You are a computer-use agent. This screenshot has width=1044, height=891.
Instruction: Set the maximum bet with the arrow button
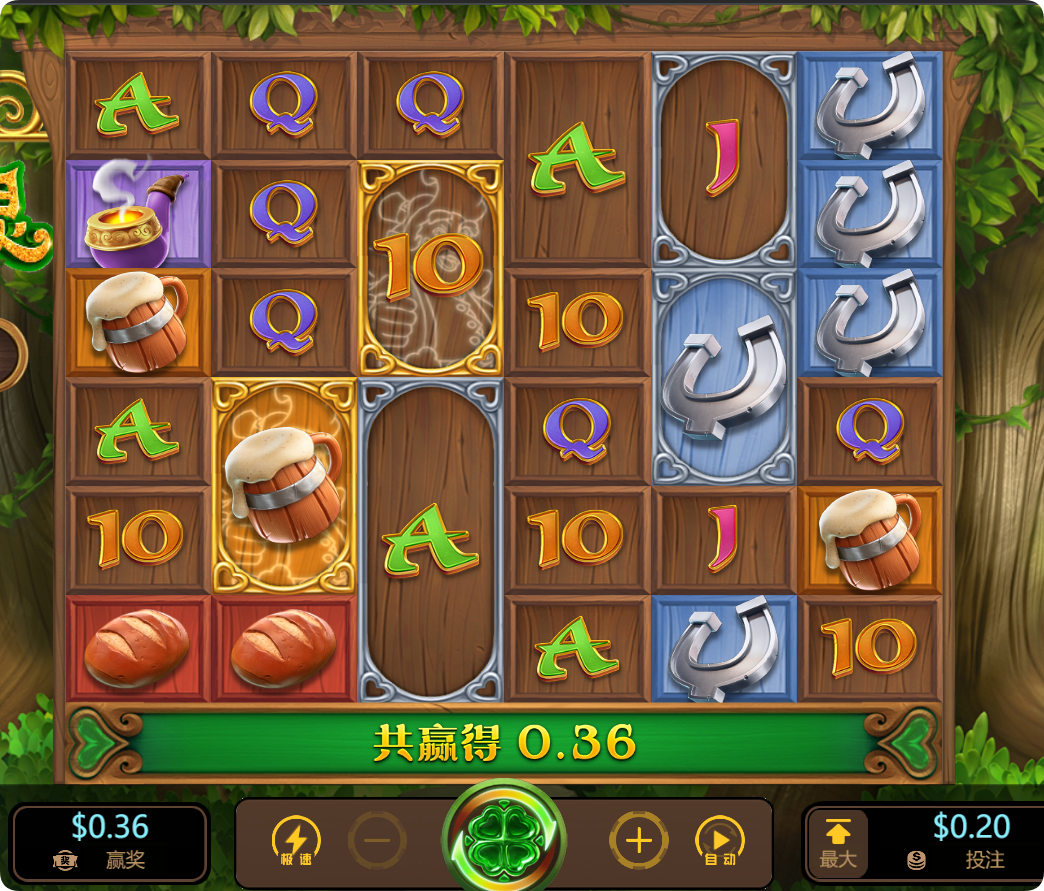[838, 842]
